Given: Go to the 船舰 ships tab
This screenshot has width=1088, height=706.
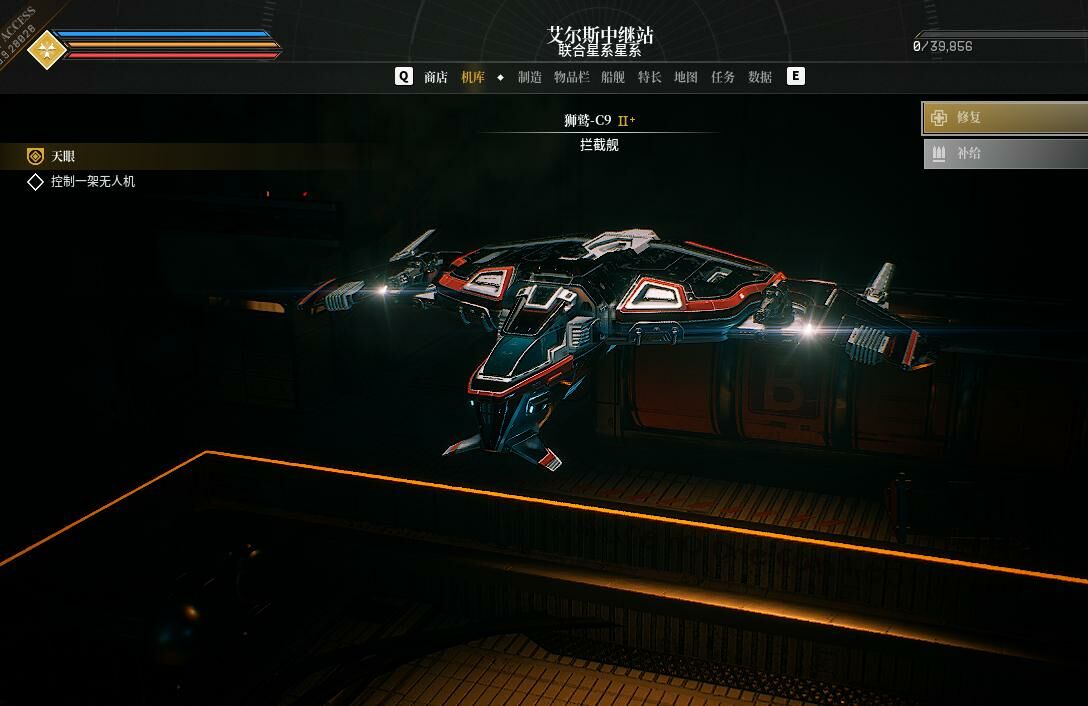Looking at the screenshot, I should coord(613,77).
